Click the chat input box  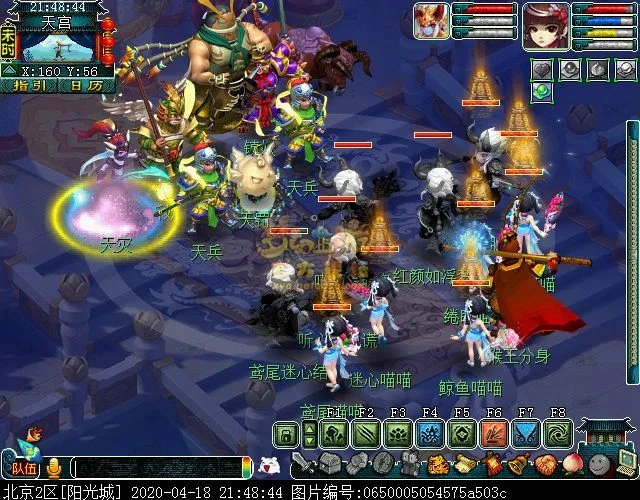160,468
